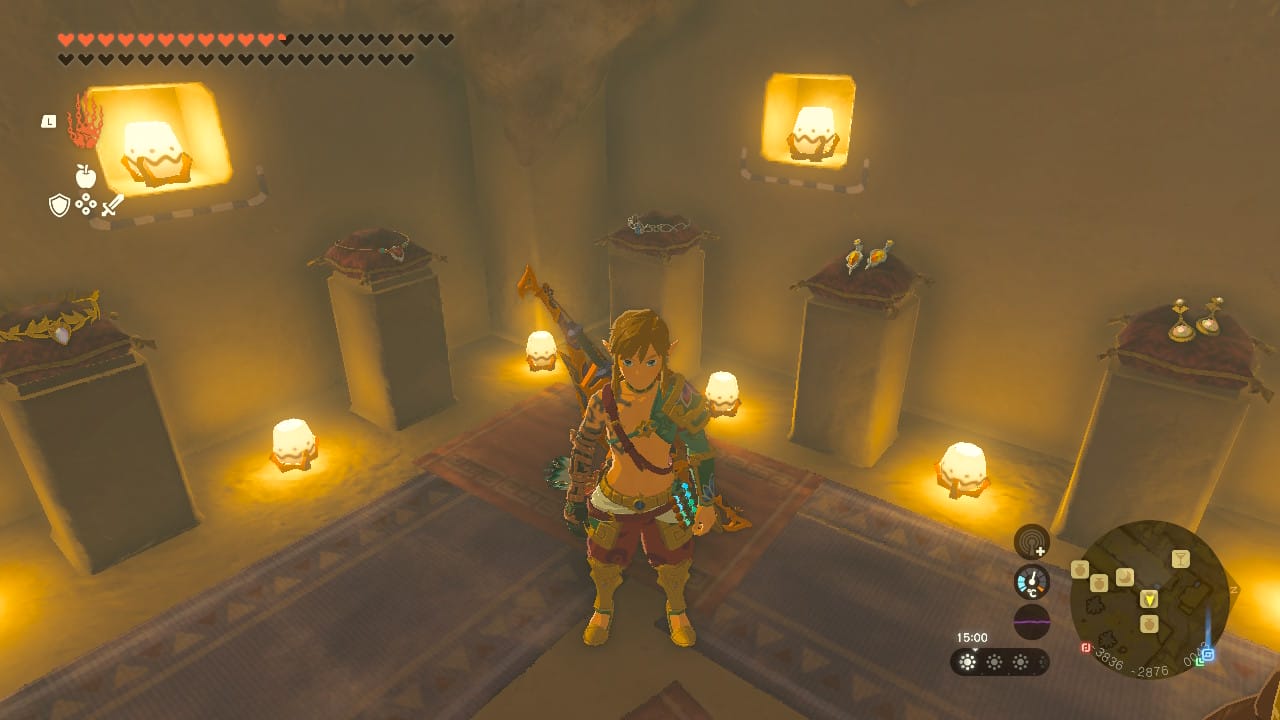The image size is (1280, 720).
Task: Select the pot shop icon on the minimap
Action: click(x=1098, y=582)
